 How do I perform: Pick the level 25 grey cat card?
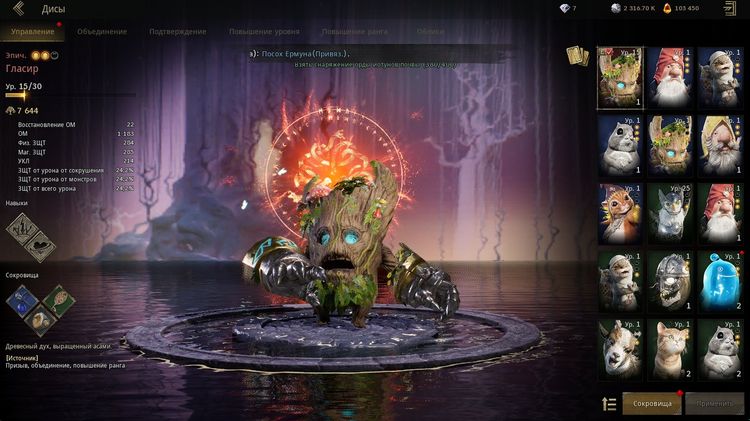671,212
